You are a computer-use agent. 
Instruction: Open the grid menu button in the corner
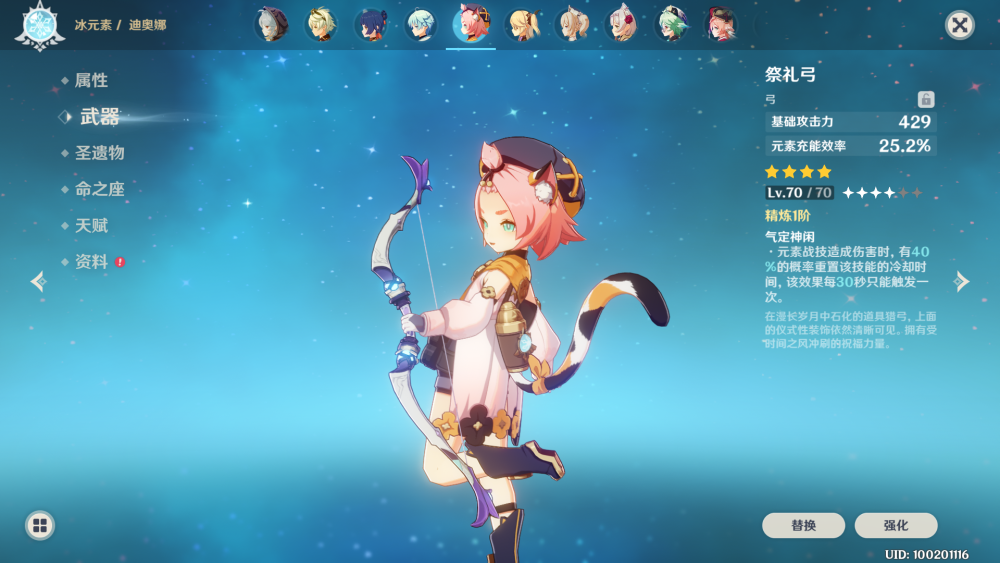pyautogui.click(x=40, y=525)
